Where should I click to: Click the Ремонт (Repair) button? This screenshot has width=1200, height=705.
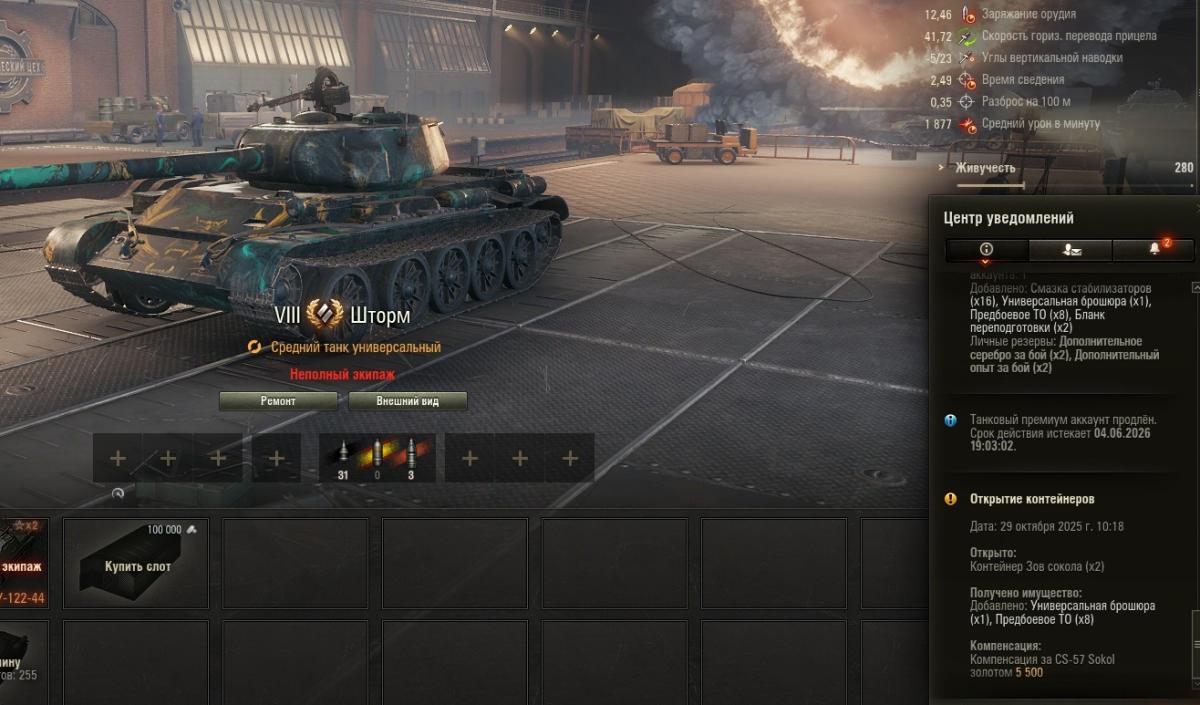pyautogui.click(x=278, y=401)
